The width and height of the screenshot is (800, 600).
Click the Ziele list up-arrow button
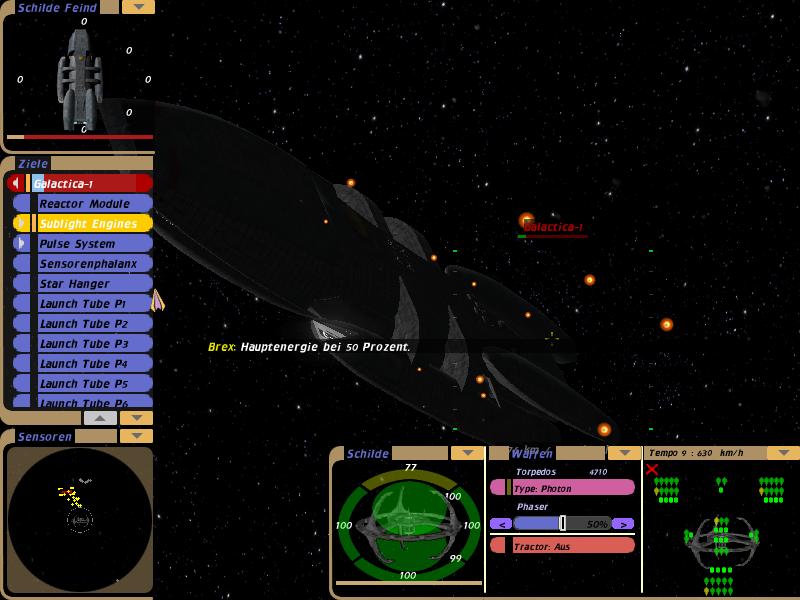tap(100, 417)
